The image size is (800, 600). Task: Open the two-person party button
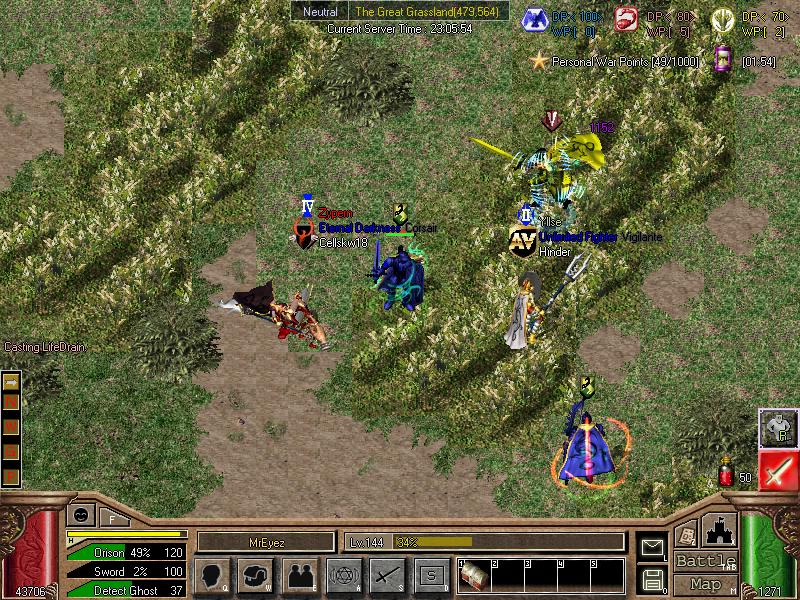(299, 575)
